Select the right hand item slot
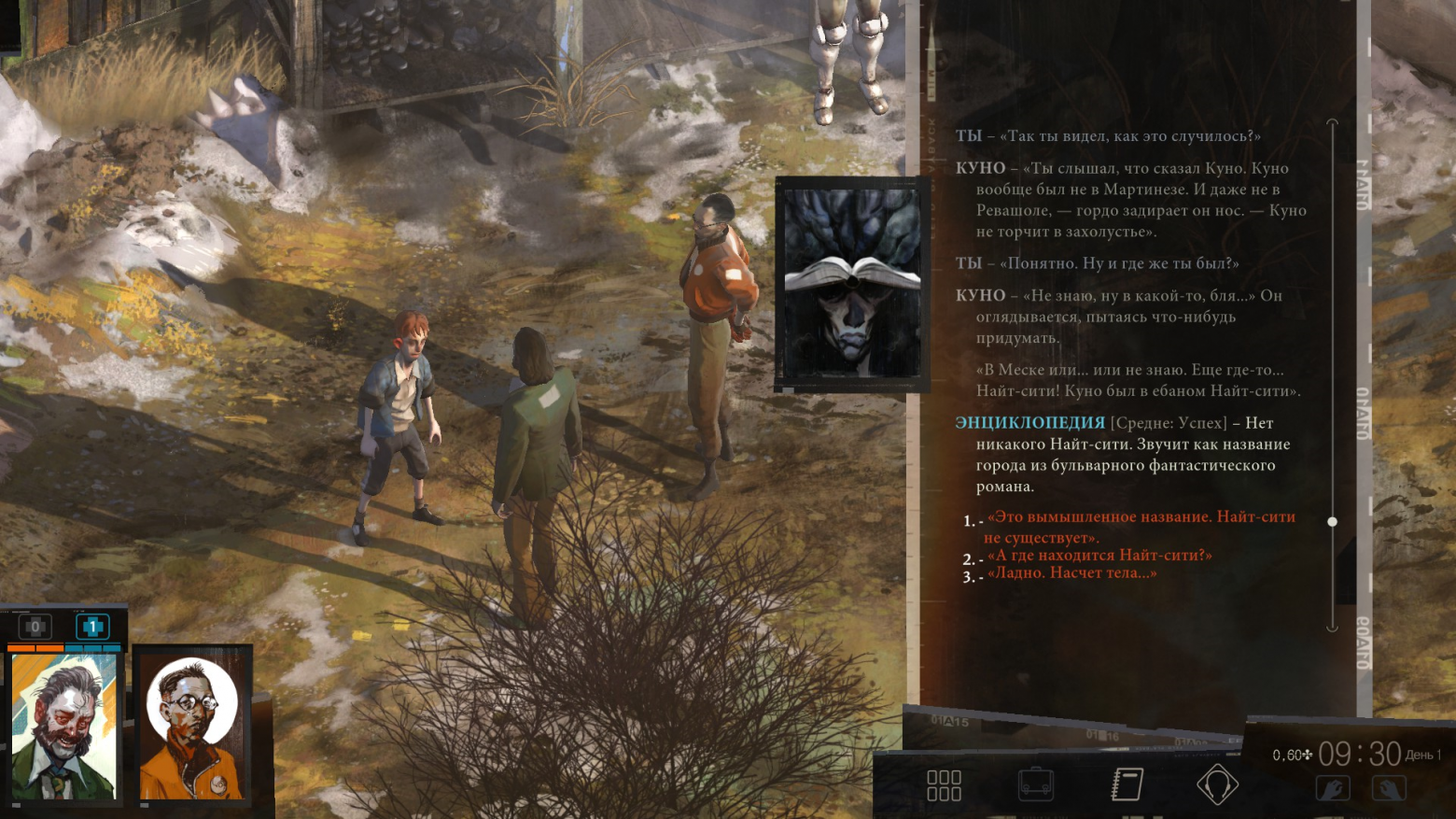The width and height of the screenshot is (1456, 819). [x=1388, y=789]
